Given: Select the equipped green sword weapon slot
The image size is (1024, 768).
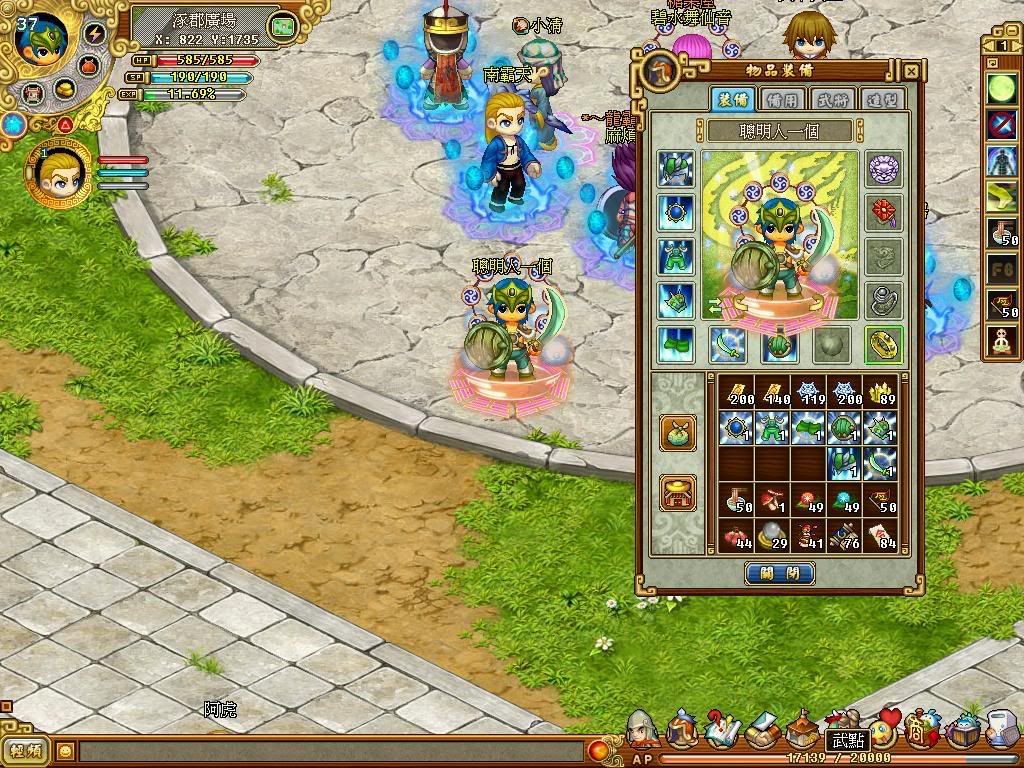Looking at the screenshot, I should (728, 344).
